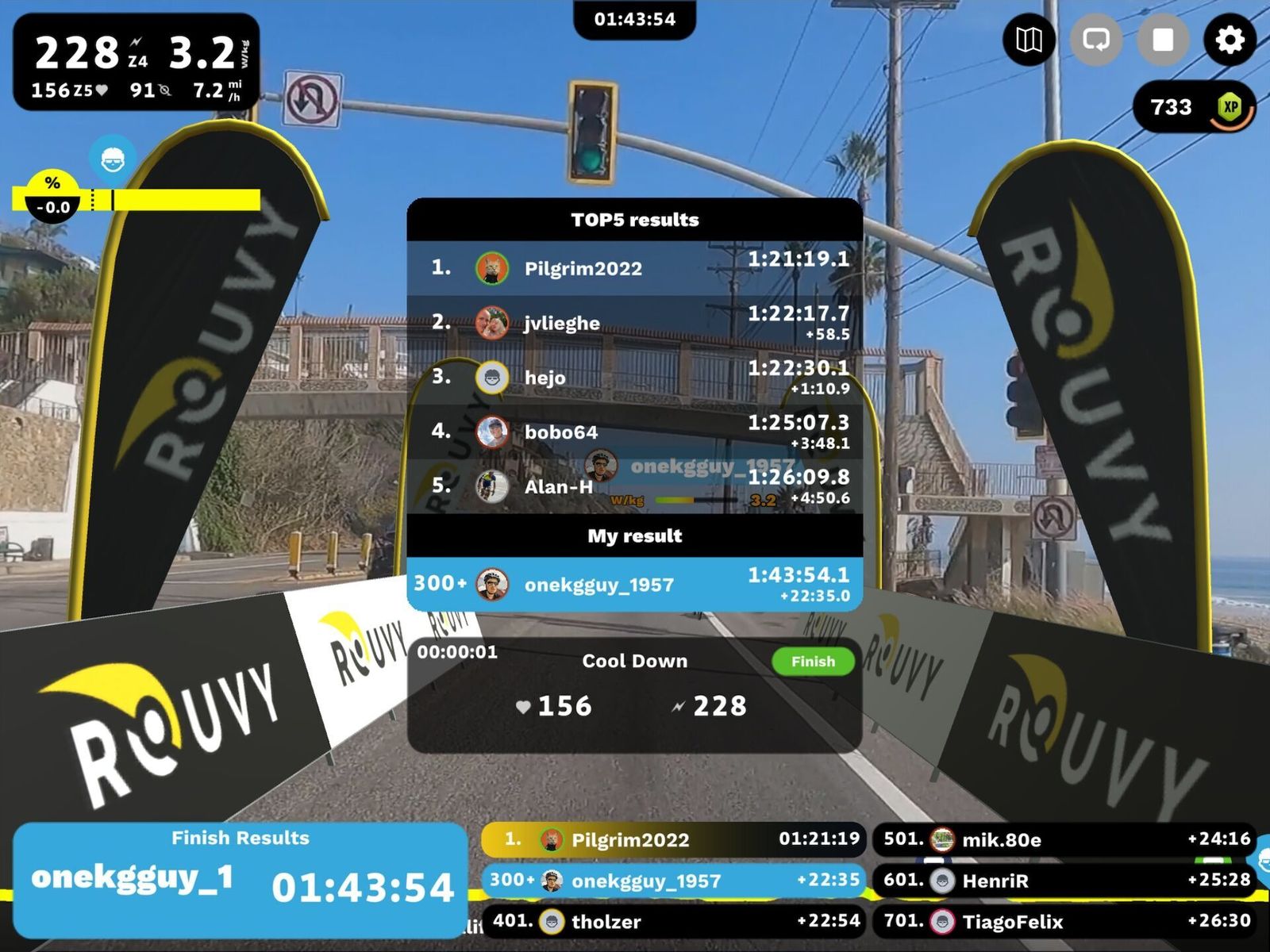Toggle the camera switch icon
Image resolution: width=1270 pixels, height=952 pixels.
pyautogui.click(x=1096, y=40)
